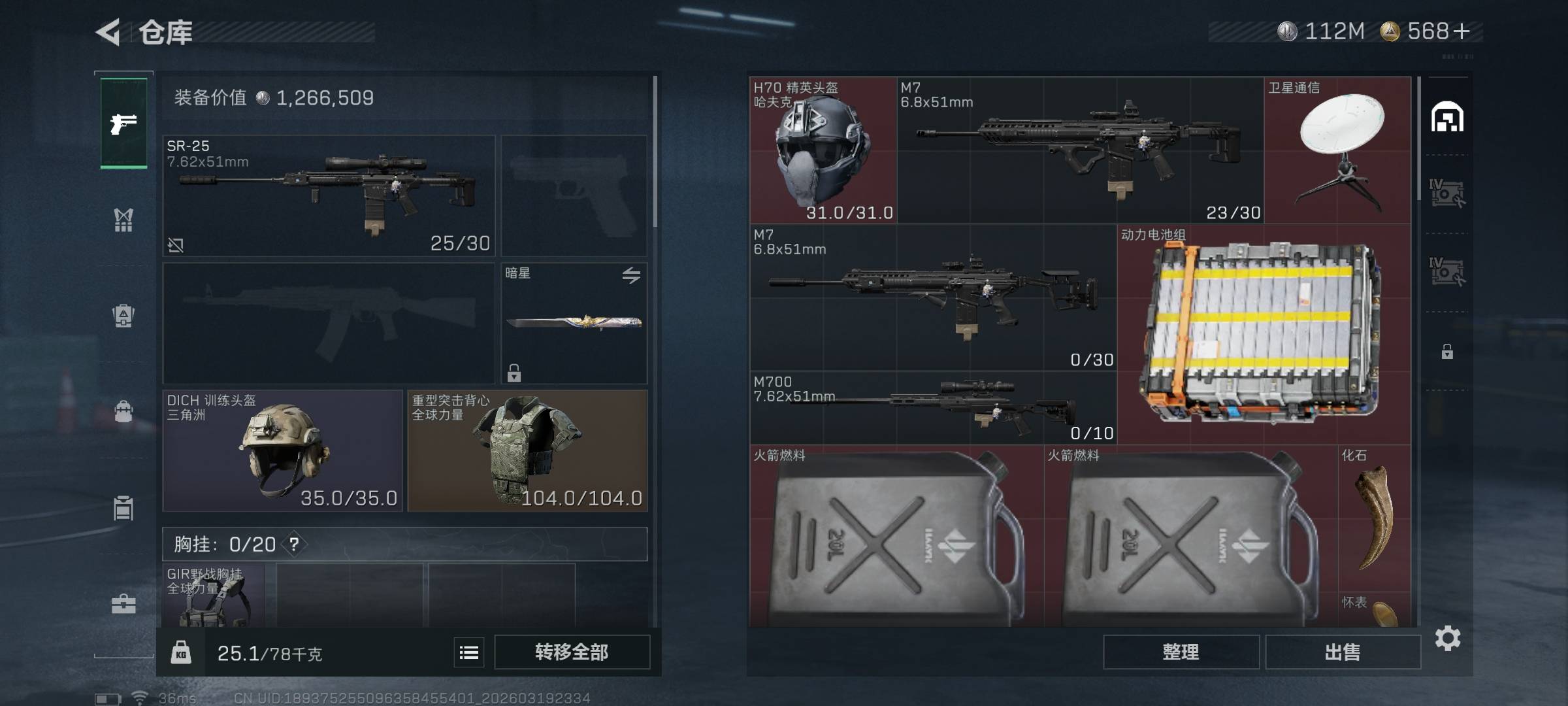Viewport: 1568px width, 706px height.
Task: Click the 整理 organize button
Action: pos(1181,652)
